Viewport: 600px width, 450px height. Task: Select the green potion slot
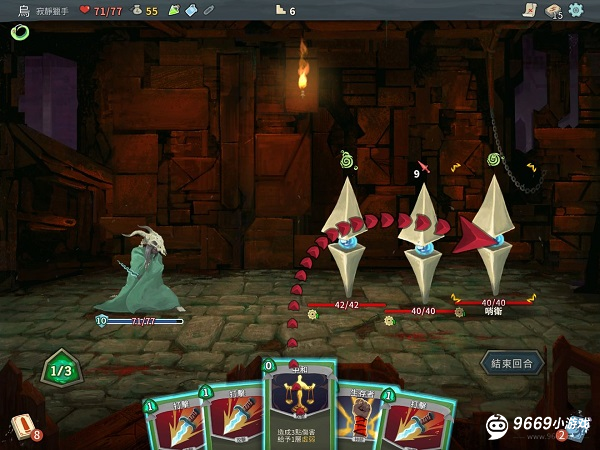coord(173,10)
